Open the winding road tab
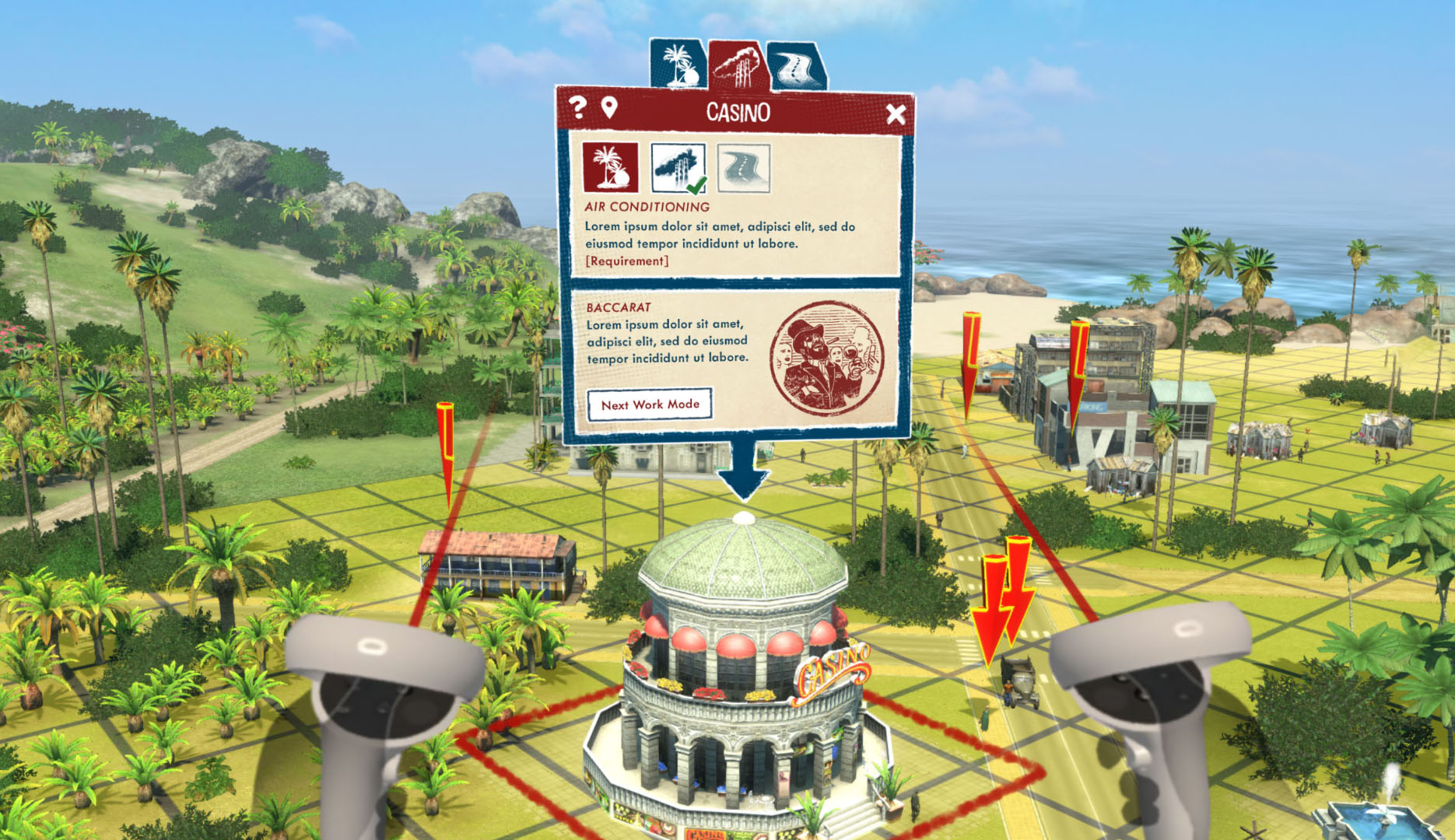1455x840 pixels. [x=795, y=67]
